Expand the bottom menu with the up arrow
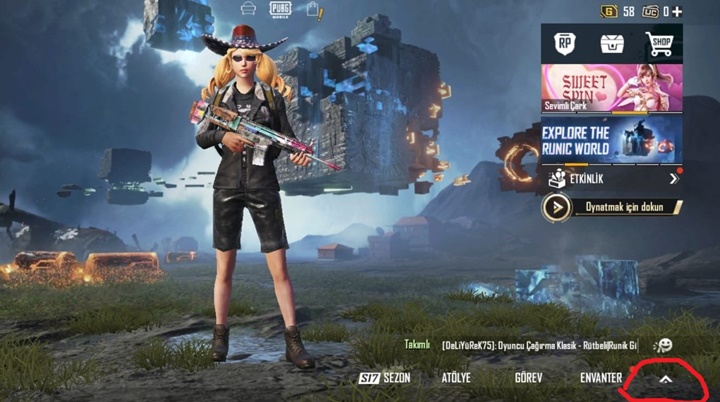Image resolution: width=720 pixels, height=402 pixels. (665, 379)
